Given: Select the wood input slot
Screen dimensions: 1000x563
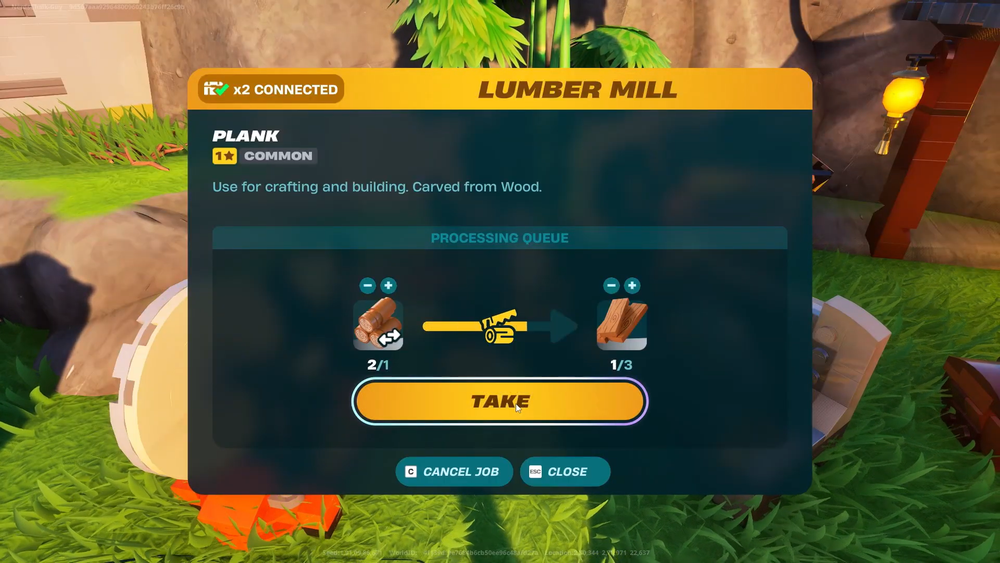Looking at the screenshot, I should 378,324.
